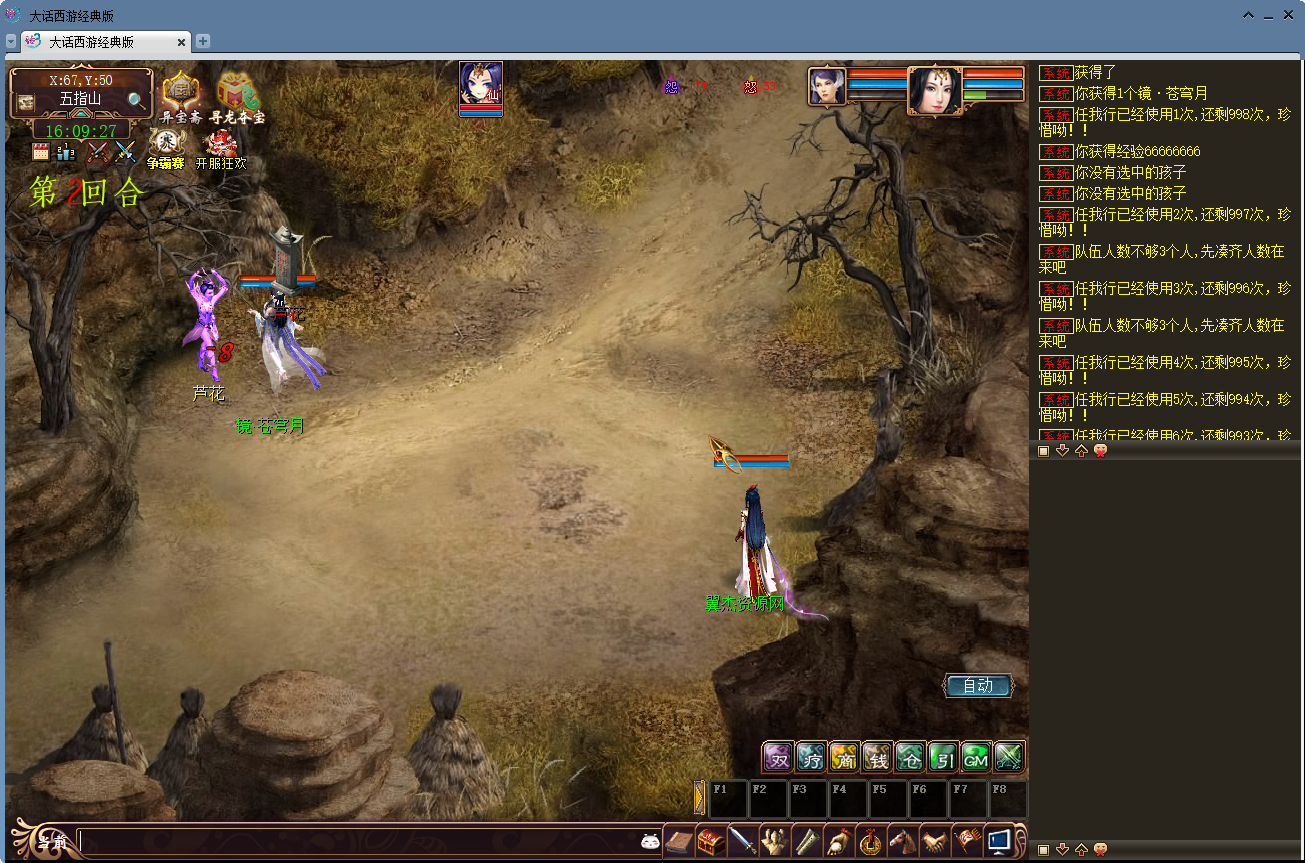Open the map scroll icon beside 五指山
Screen dimensions: 1305x863
pos(26,102)
